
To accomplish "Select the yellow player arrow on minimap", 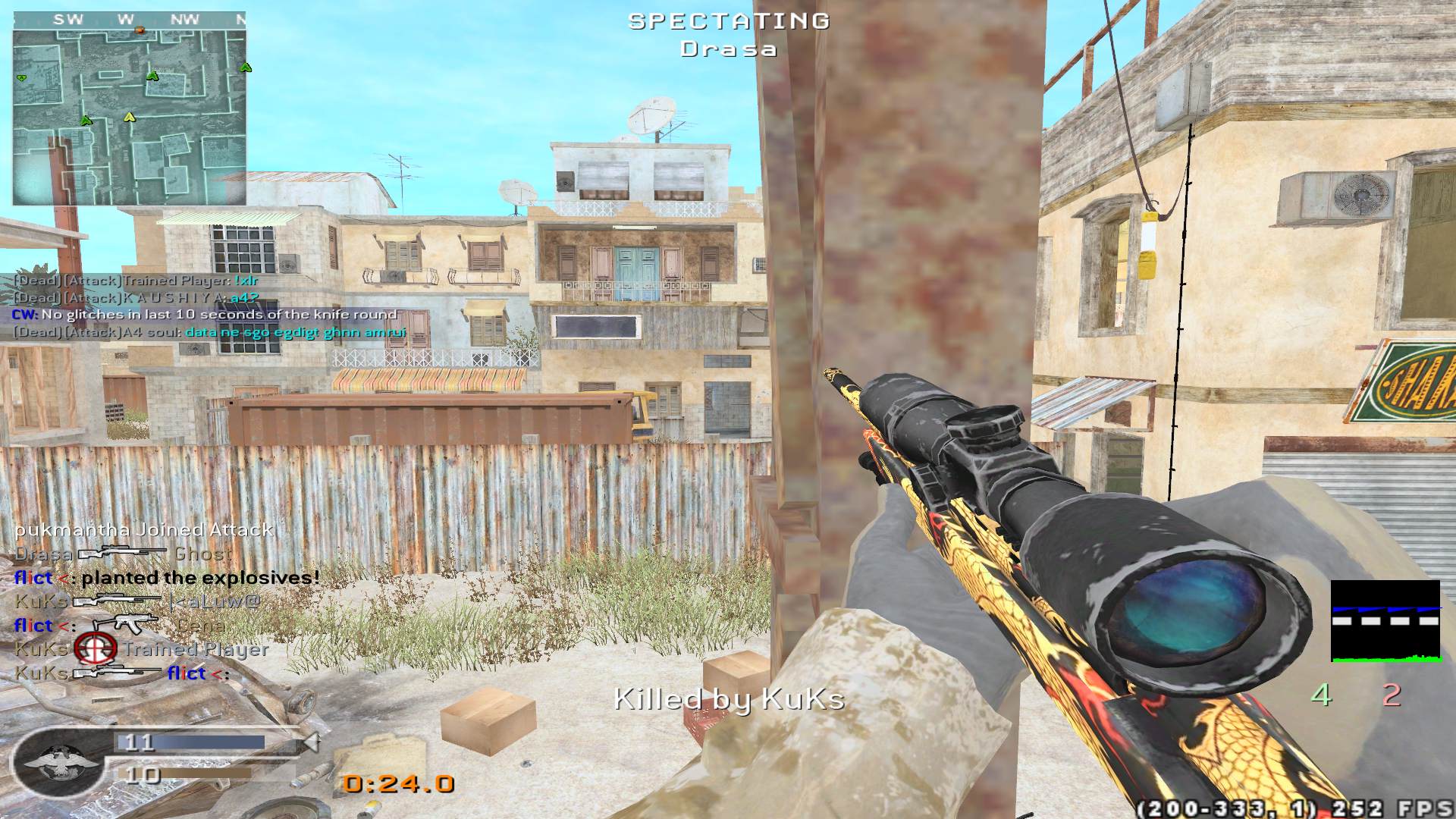I will pos(129,117).
